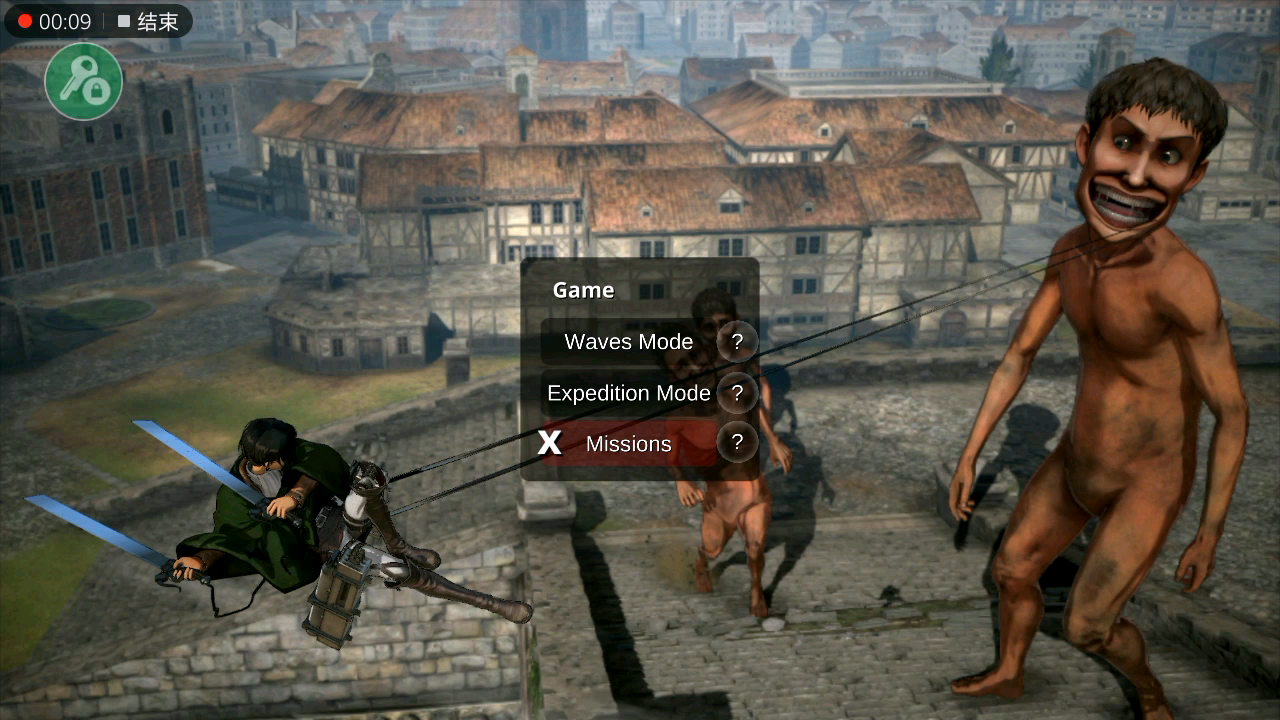Open the Missions help question mark
This screenshot has height=720, width=1280.
tap(737, 443)
